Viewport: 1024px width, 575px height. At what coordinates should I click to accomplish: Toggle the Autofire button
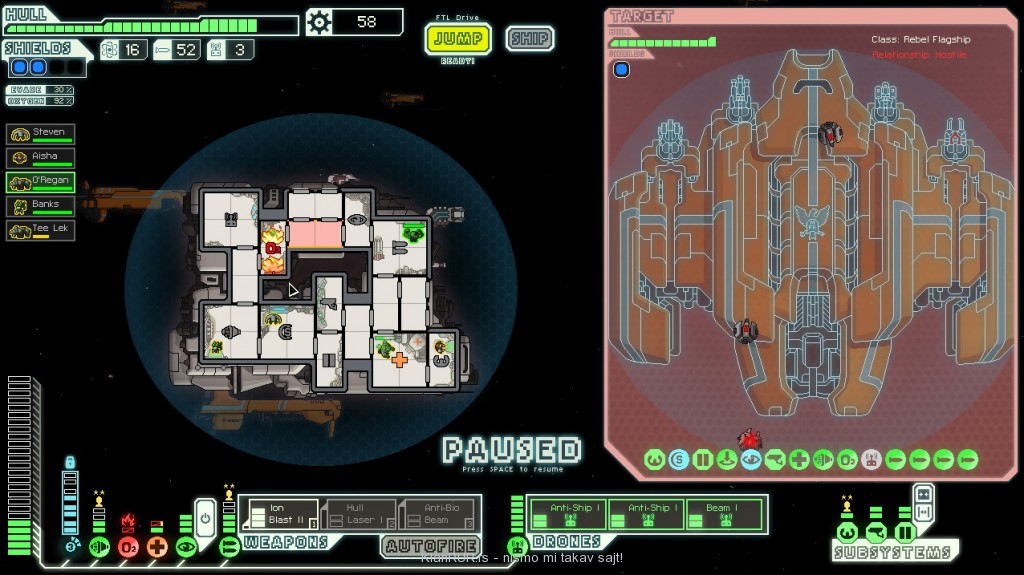coord(430,546)
